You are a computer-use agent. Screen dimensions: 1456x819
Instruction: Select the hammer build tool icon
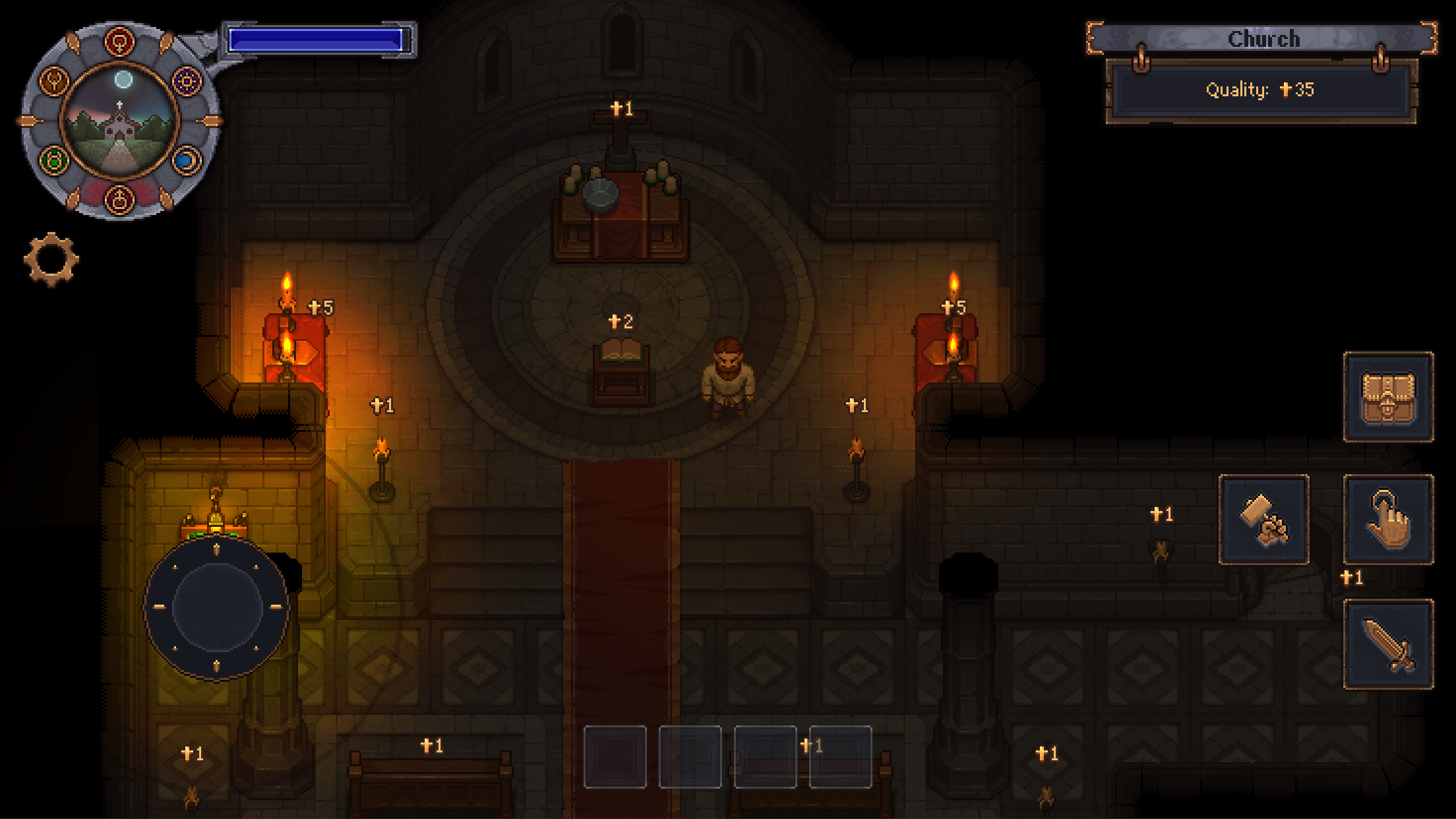pos(1263,521)
